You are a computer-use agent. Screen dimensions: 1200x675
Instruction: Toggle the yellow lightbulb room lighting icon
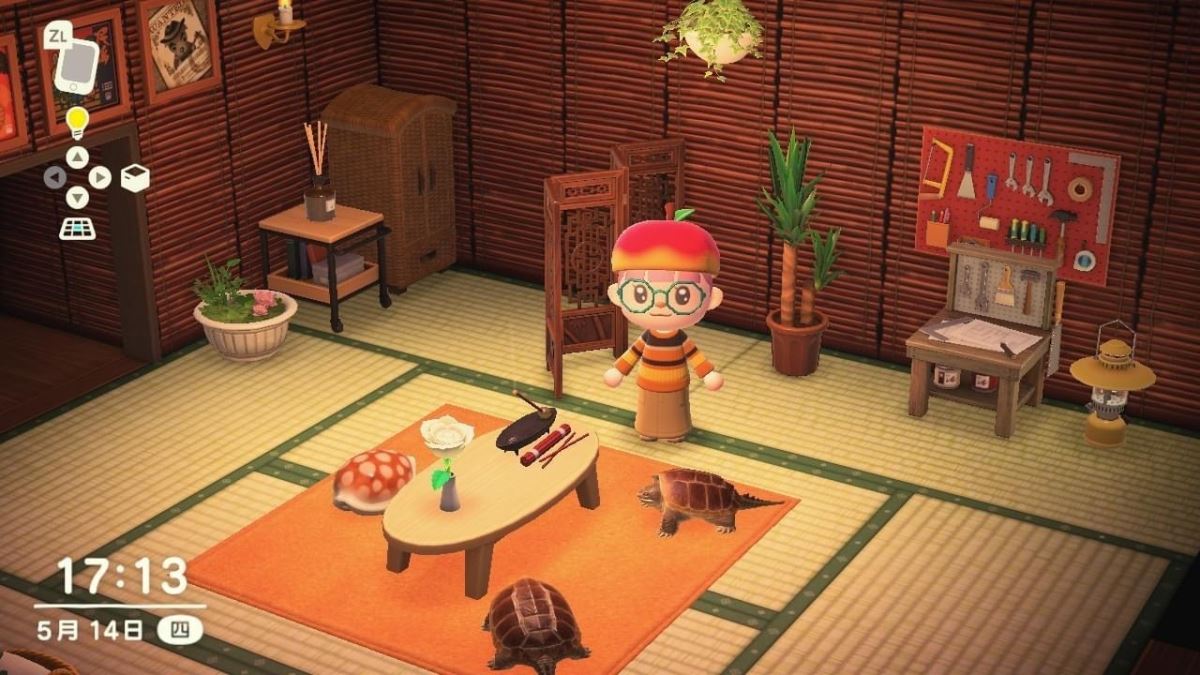pyautogui.click(x=77, y=123)
